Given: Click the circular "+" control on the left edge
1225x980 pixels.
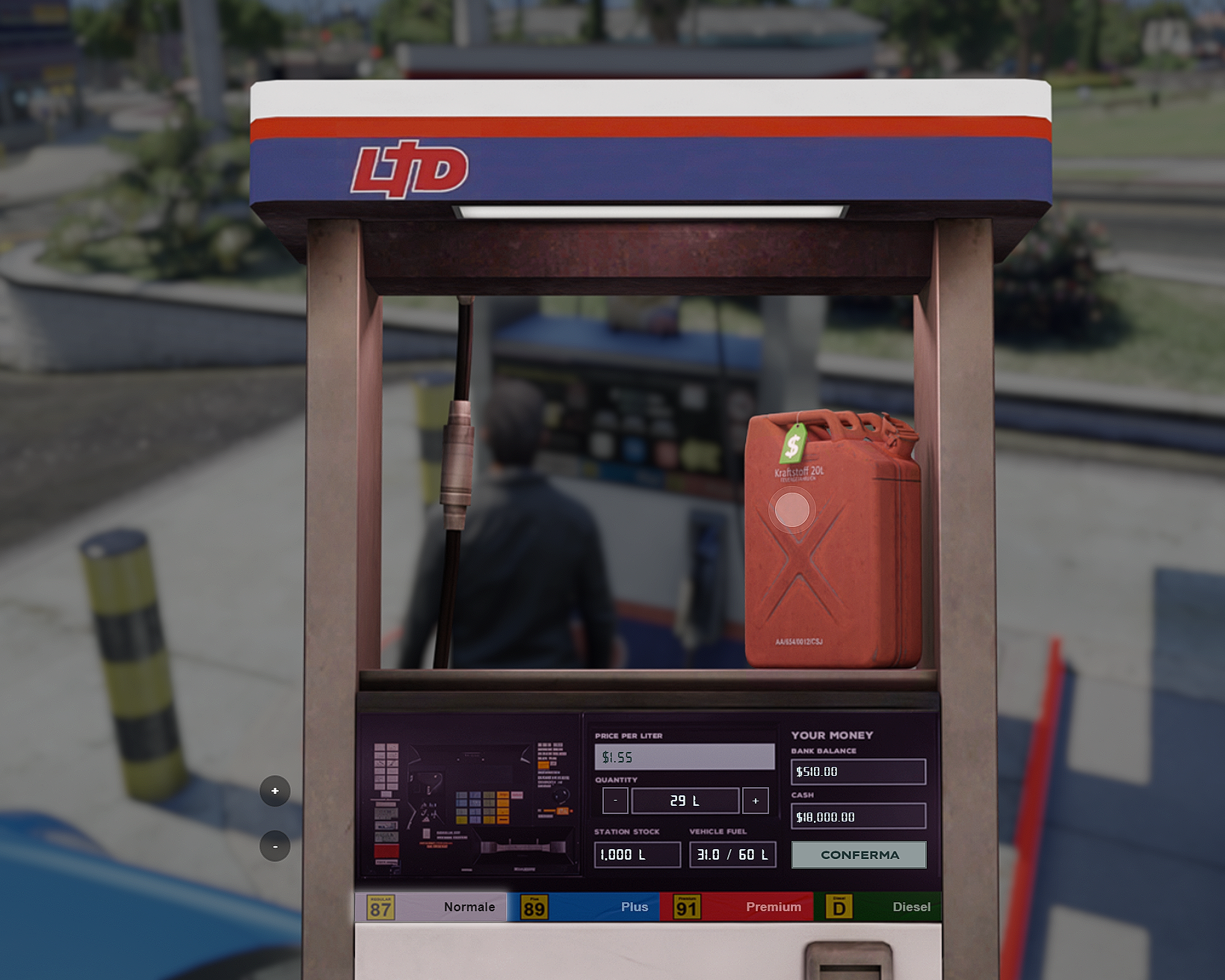Looking at the screenshot, I should coord(275,791).
